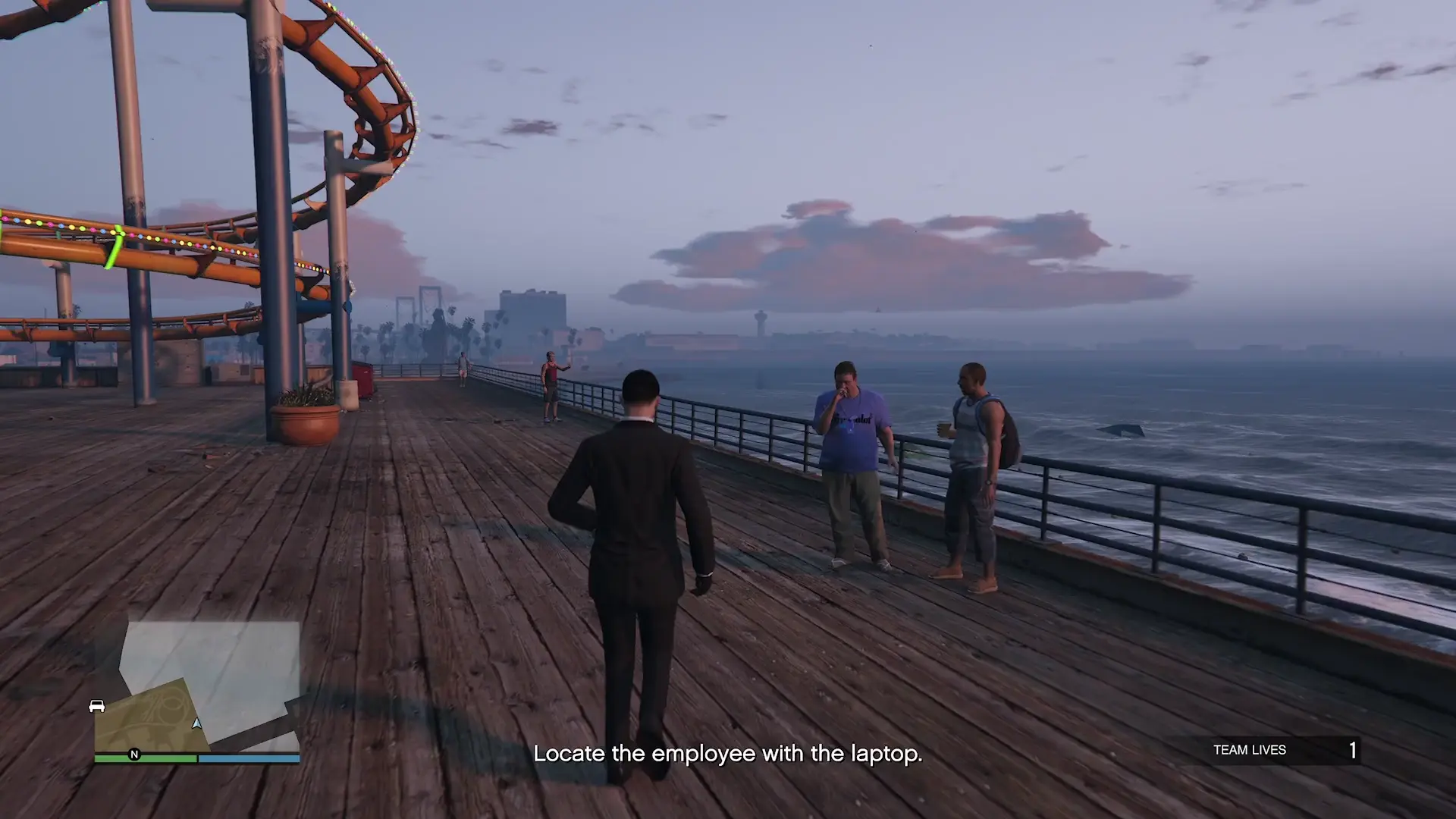This screenshot has height=819, width=1456.
Task: Click the TEAM LIVES label in the corner
Action: coord(1252,749)
